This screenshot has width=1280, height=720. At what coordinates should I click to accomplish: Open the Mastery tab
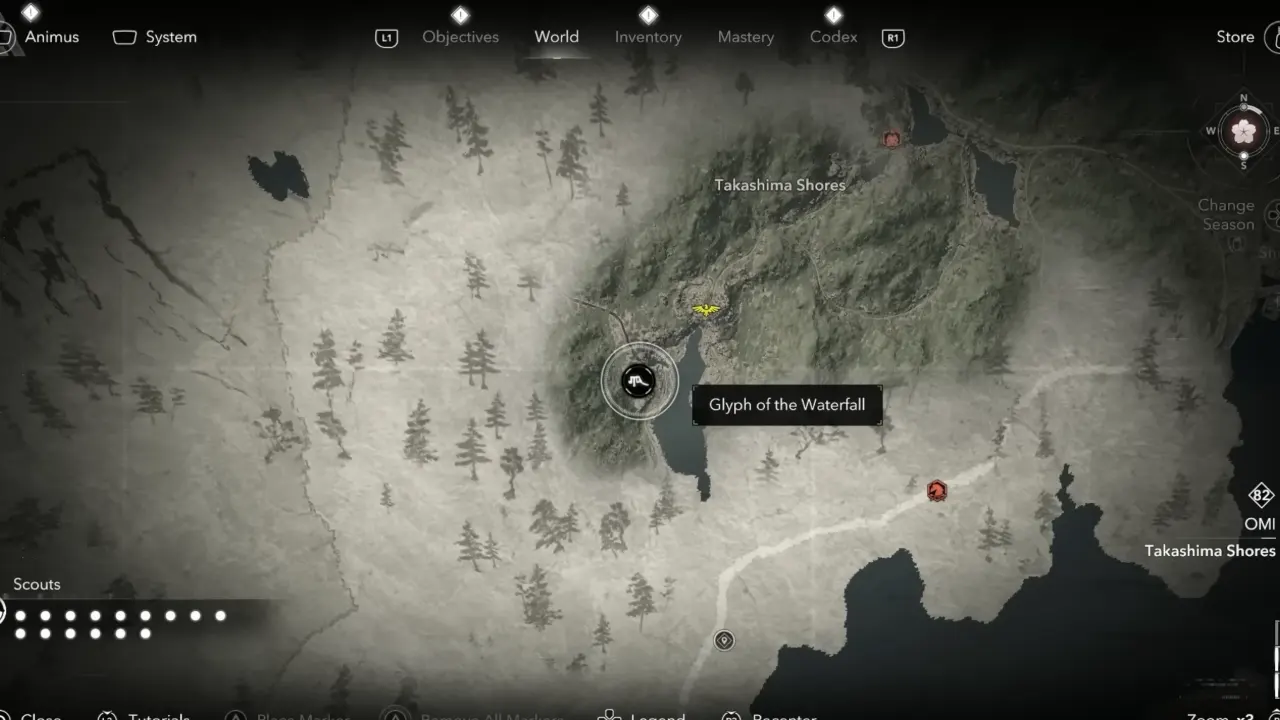746,37
